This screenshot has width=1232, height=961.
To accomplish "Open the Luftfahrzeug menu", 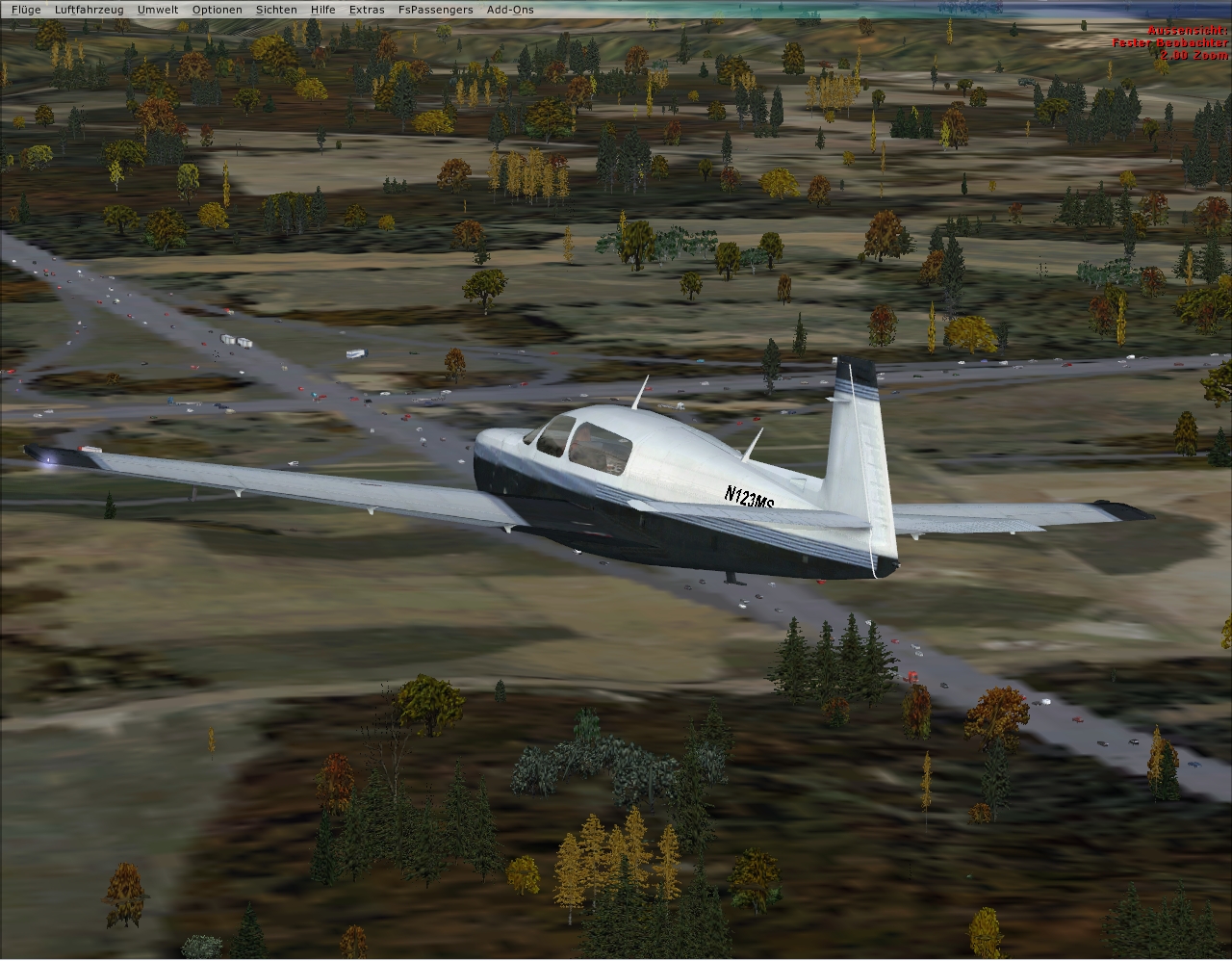I will [89, 10].
